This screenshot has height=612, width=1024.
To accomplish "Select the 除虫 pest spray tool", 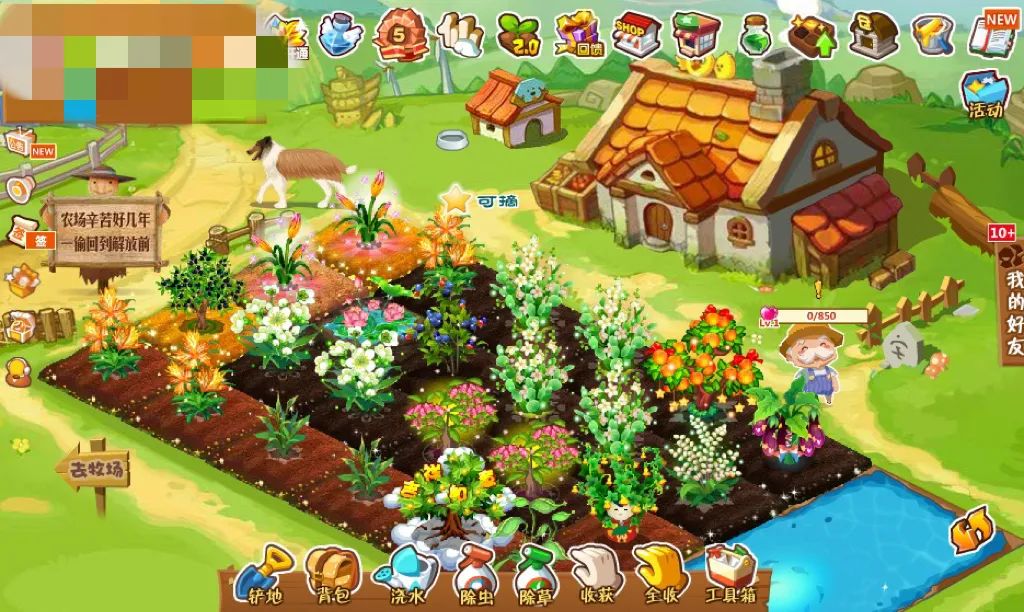I will [x=471, y=575].
